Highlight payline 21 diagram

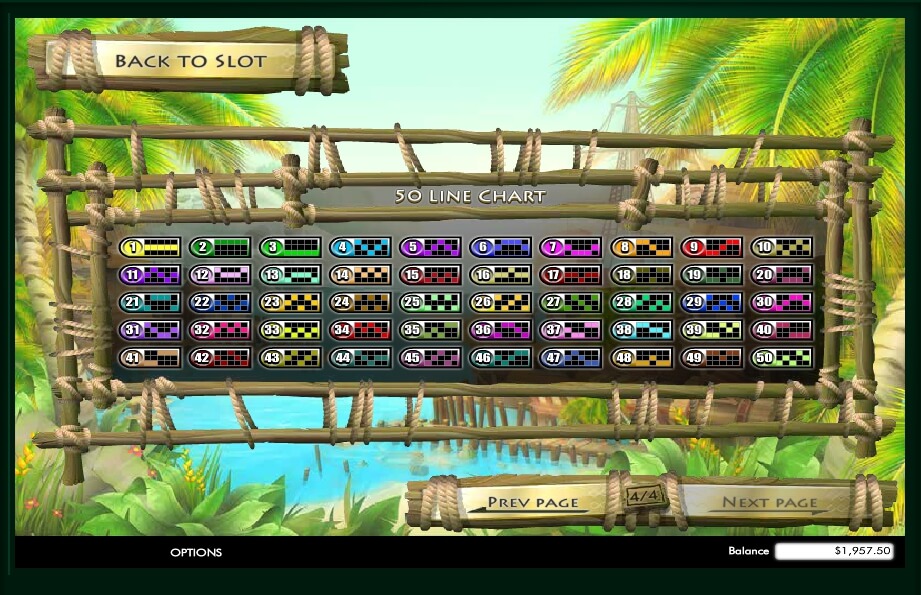150,302
